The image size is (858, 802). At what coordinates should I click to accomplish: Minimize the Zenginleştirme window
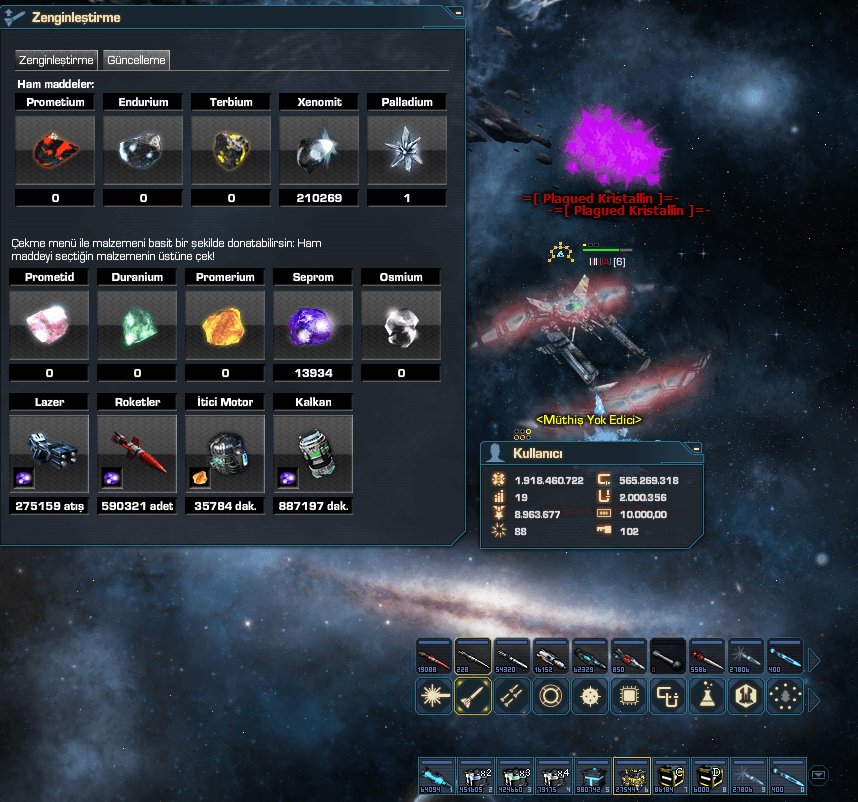point(457,13)
